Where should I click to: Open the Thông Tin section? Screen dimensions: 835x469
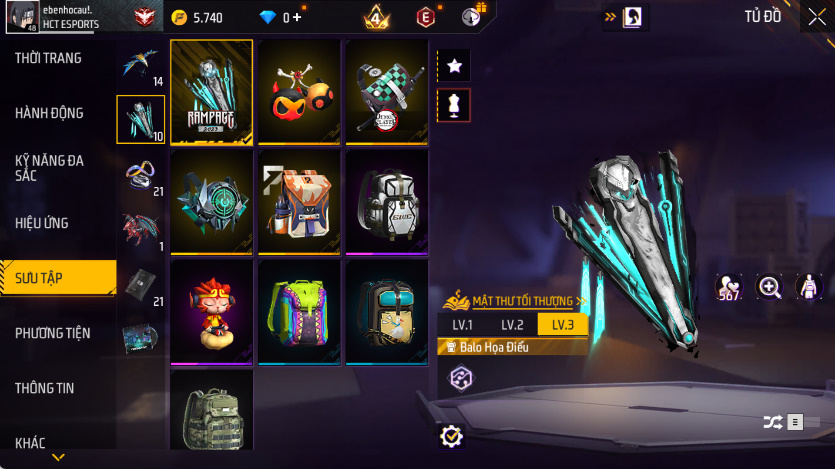[45, 388]
